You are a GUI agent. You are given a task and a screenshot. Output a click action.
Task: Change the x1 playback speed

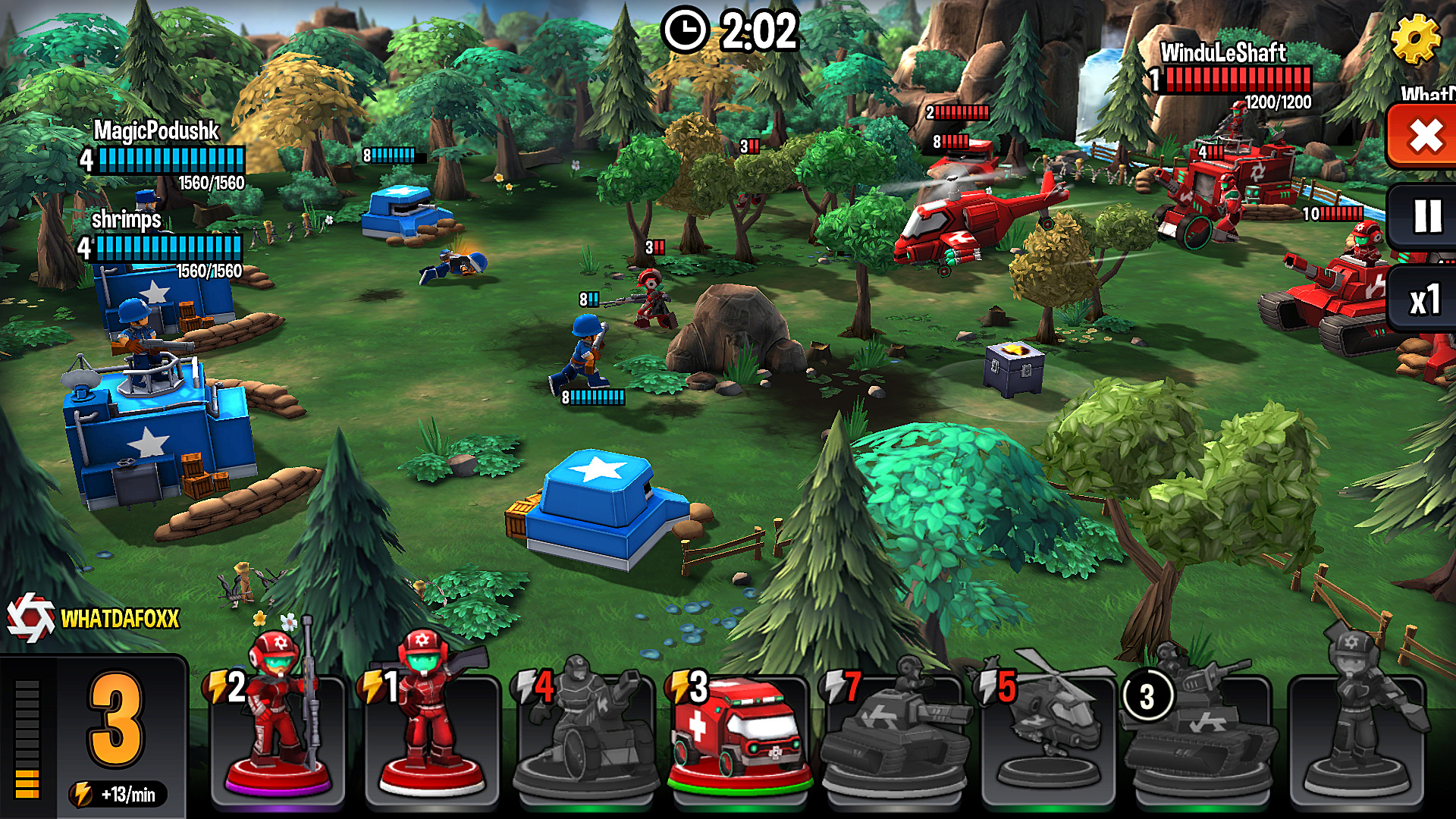pyautogui.click(x=1424, y=300)
